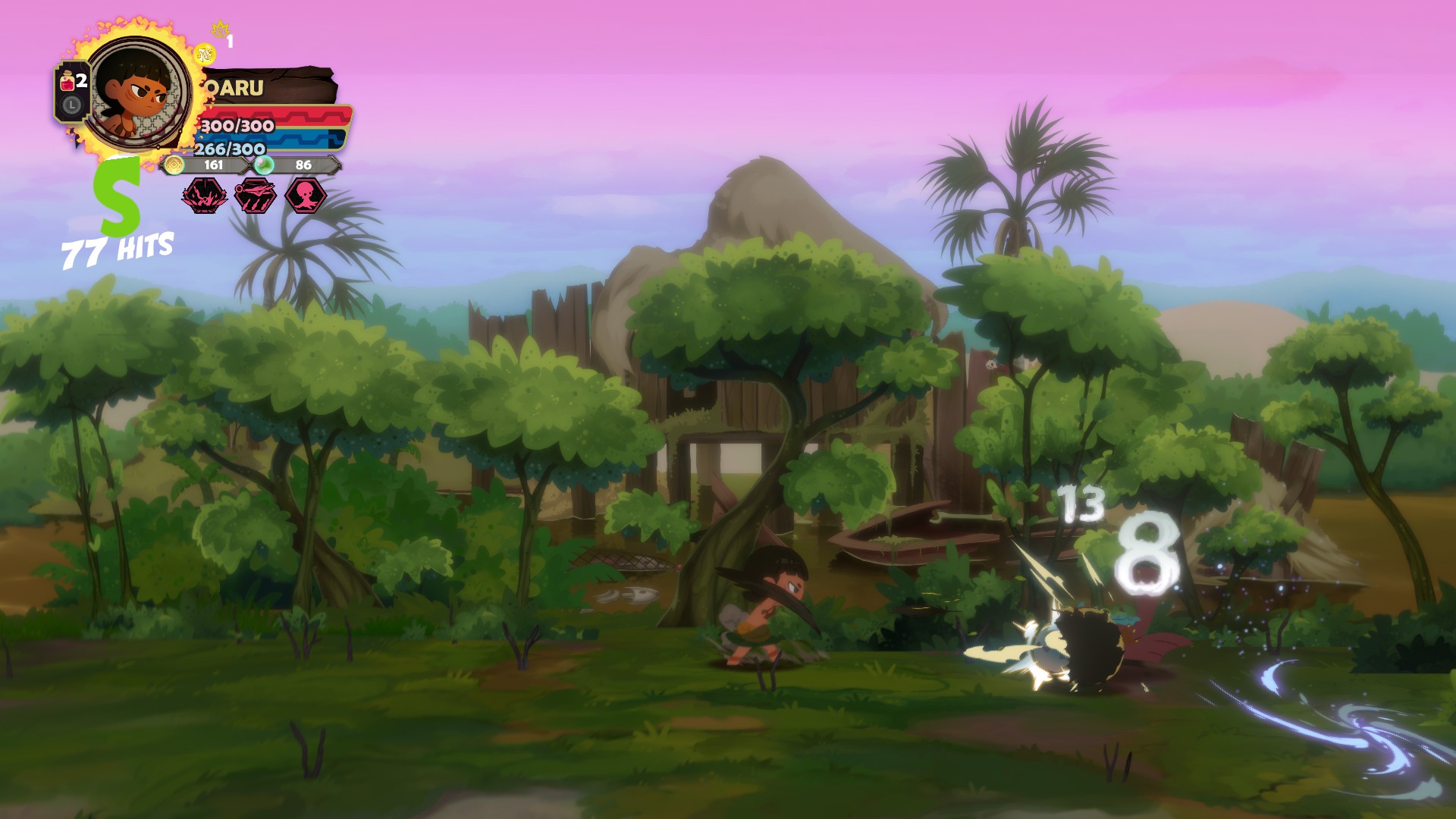Select the first hexagonal ability icon

click(205, 197)
